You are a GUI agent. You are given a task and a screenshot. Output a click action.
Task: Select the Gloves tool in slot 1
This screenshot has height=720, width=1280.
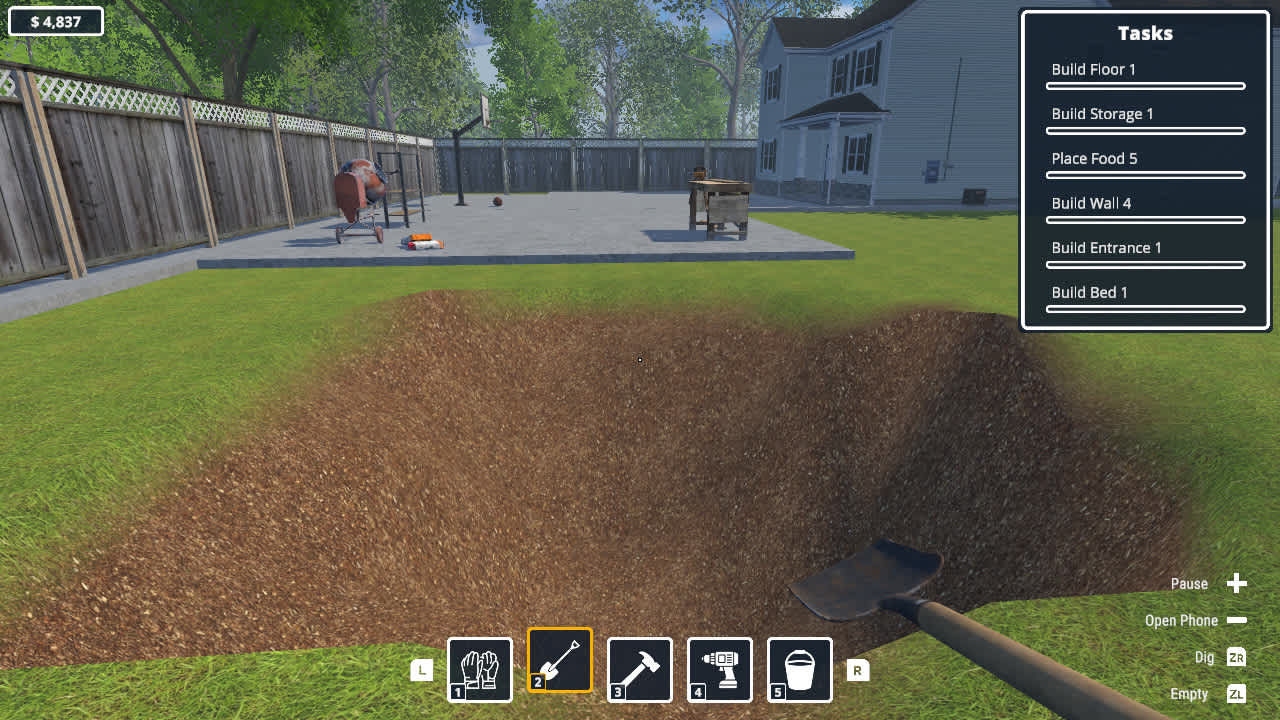[479, 669]
